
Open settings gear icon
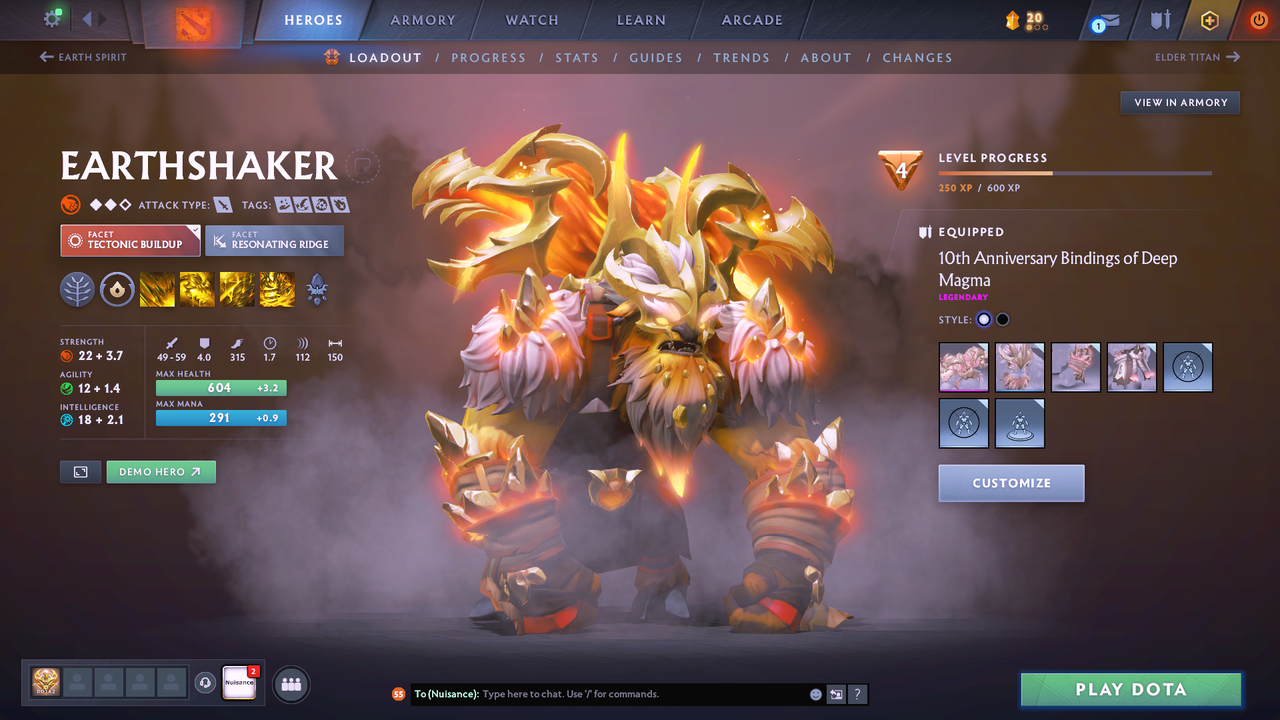pos(53,18)
